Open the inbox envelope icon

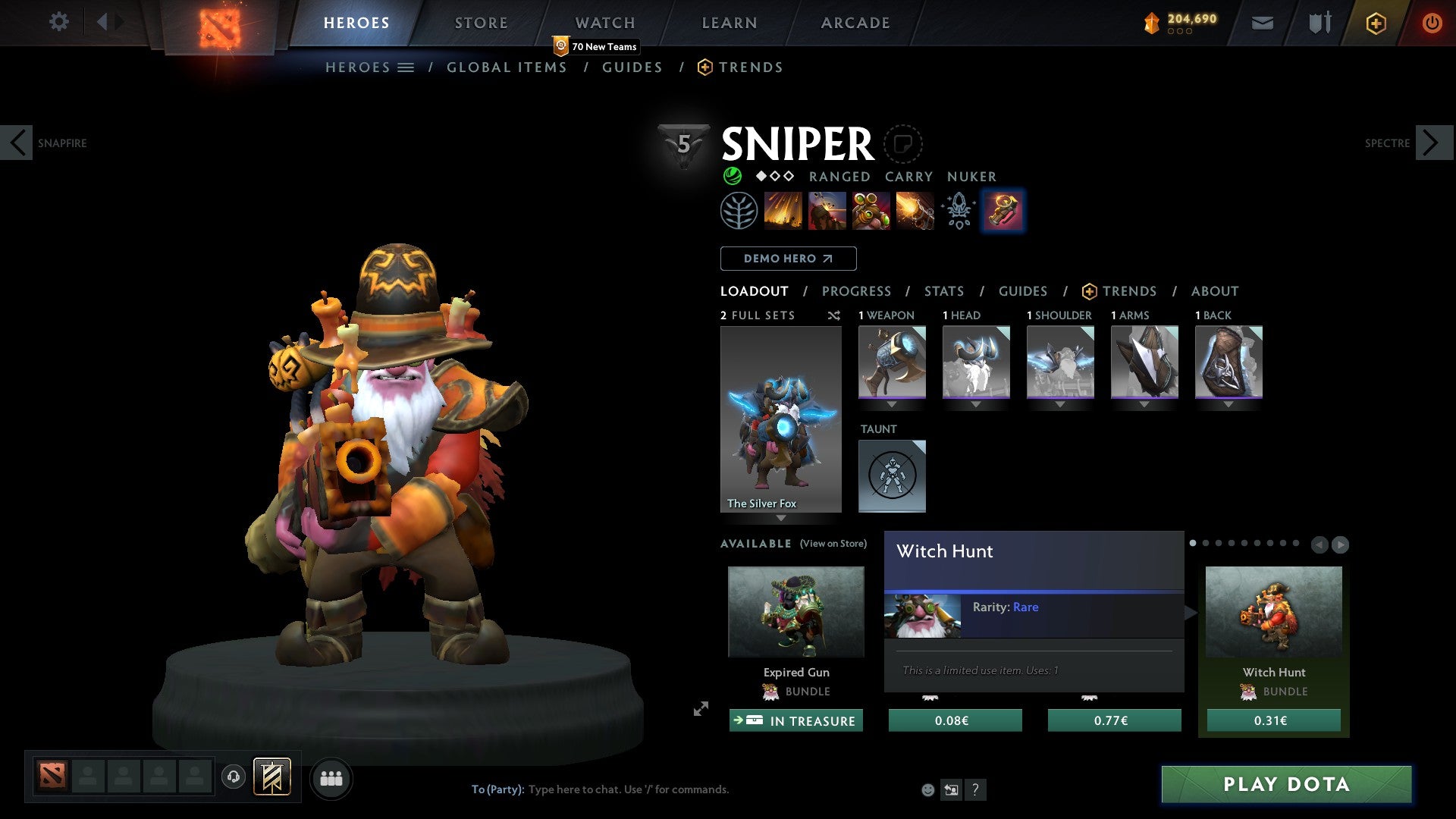pyautogui.click(x=1262, y=22)
